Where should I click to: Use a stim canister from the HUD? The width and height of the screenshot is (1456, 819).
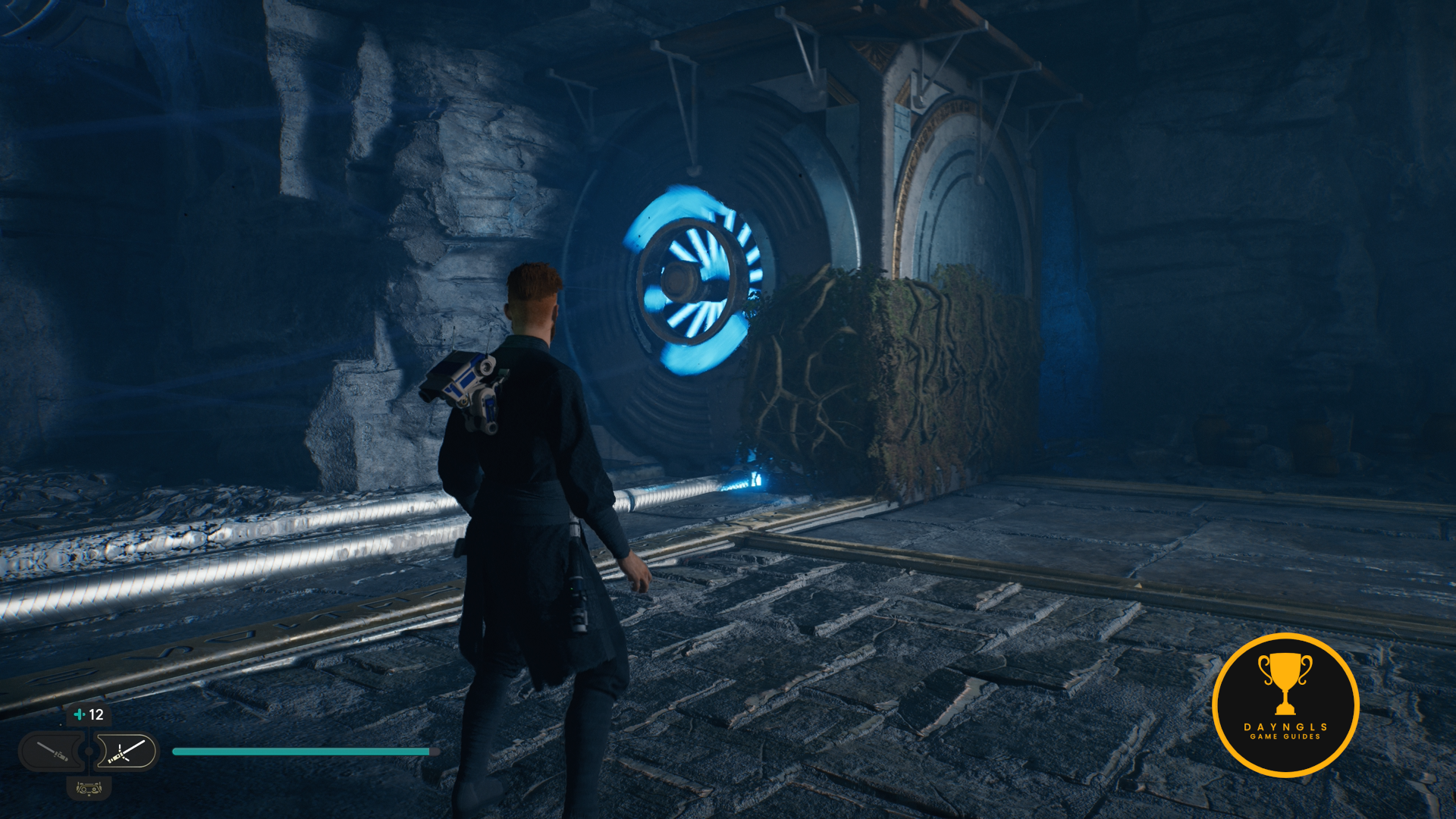[88, 714]
